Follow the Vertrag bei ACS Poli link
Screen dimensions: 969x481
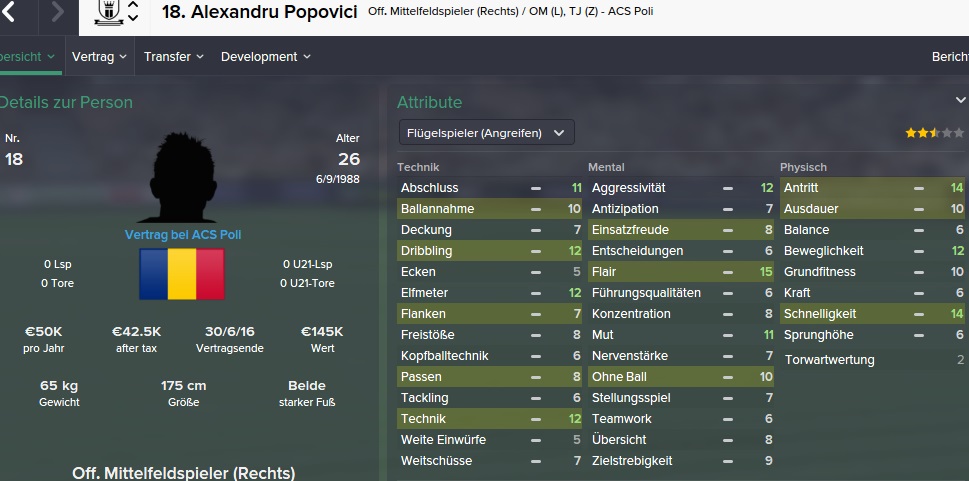tap(183, 235)
